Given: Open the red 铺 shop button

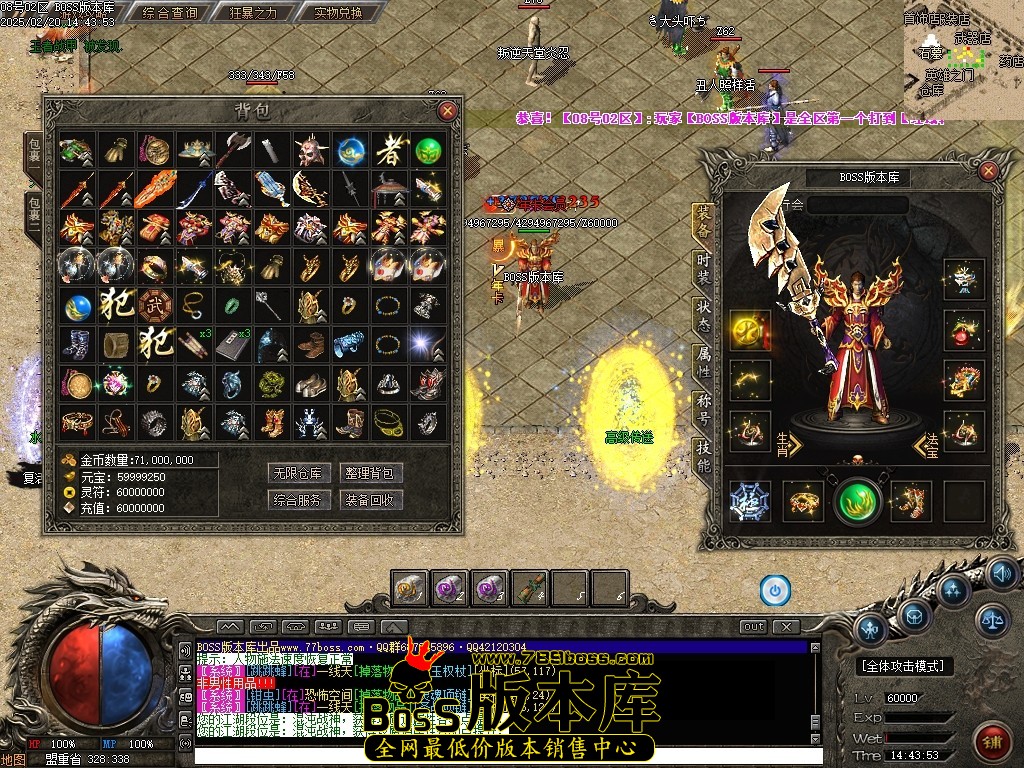Looking at the screenshot, I should pos(991,738).
